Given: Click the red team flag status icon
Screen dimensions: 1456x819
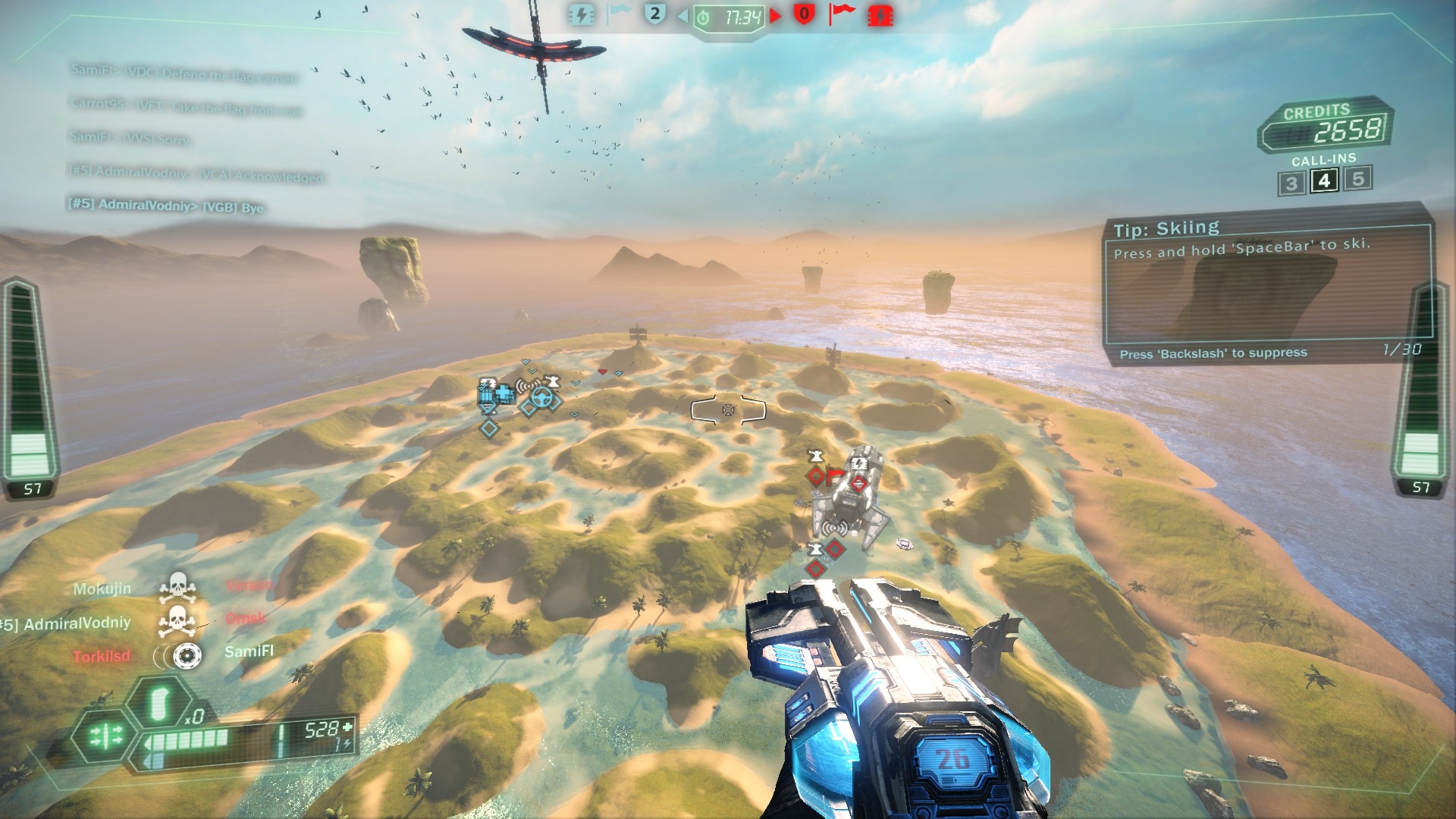Looking at the screenshot, I should 841,14.
